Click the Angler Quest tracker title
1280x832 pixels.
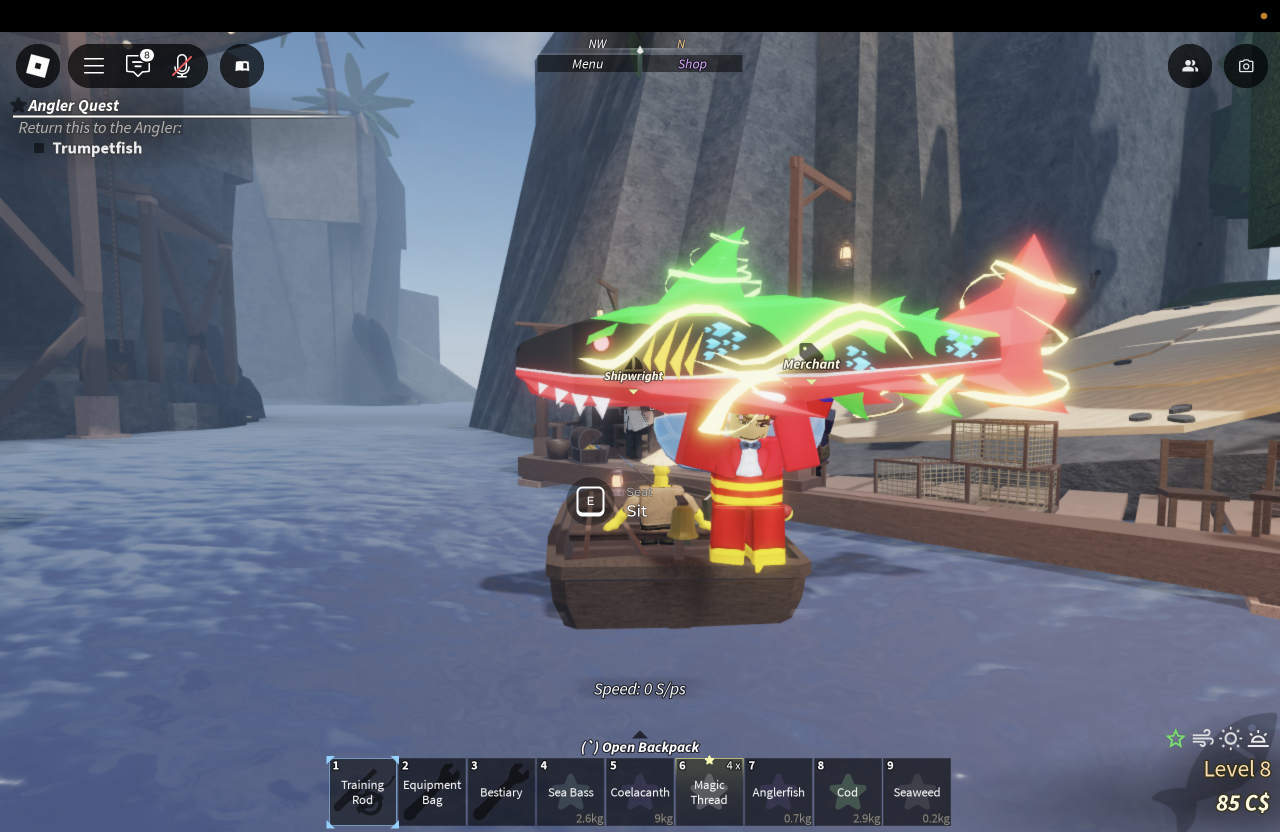[73, 105]
